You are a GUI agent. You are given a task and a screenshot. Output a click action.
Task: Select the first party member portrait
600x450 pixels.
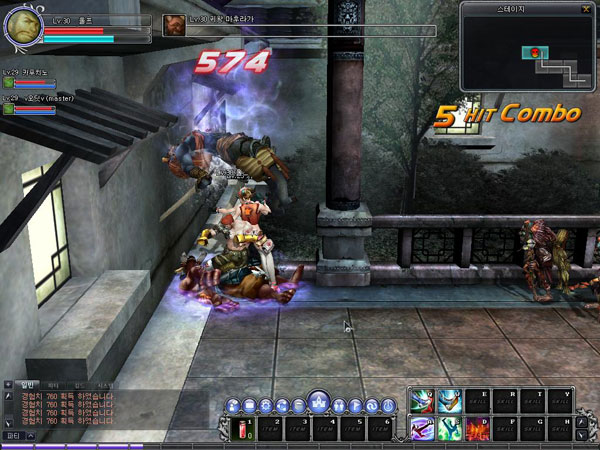tap(8, 84)
